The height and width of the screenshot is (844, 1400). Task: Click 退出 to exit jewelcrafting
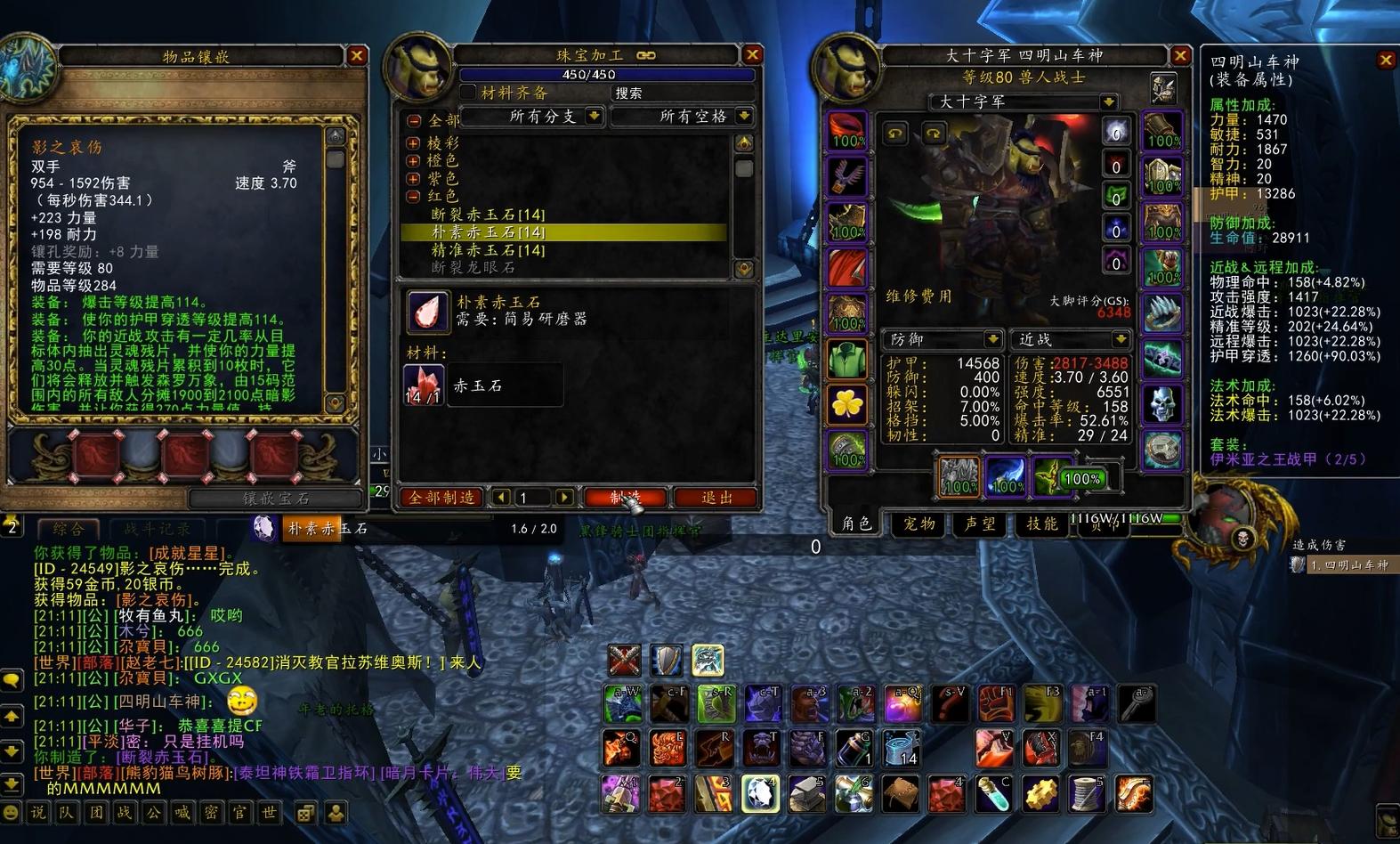(x=716, y=498)
